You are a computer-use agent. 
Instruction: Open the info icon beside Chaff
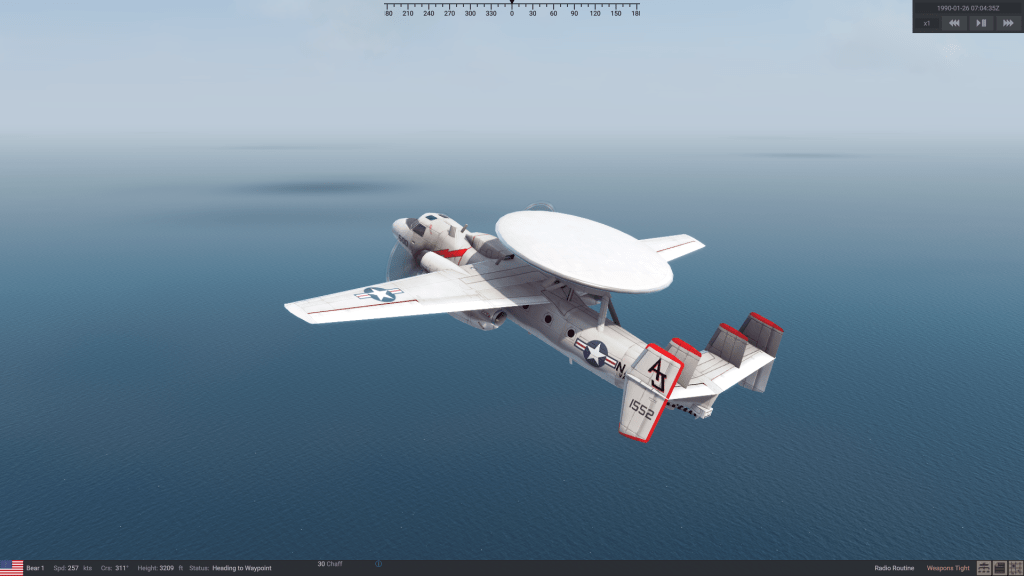378,564
